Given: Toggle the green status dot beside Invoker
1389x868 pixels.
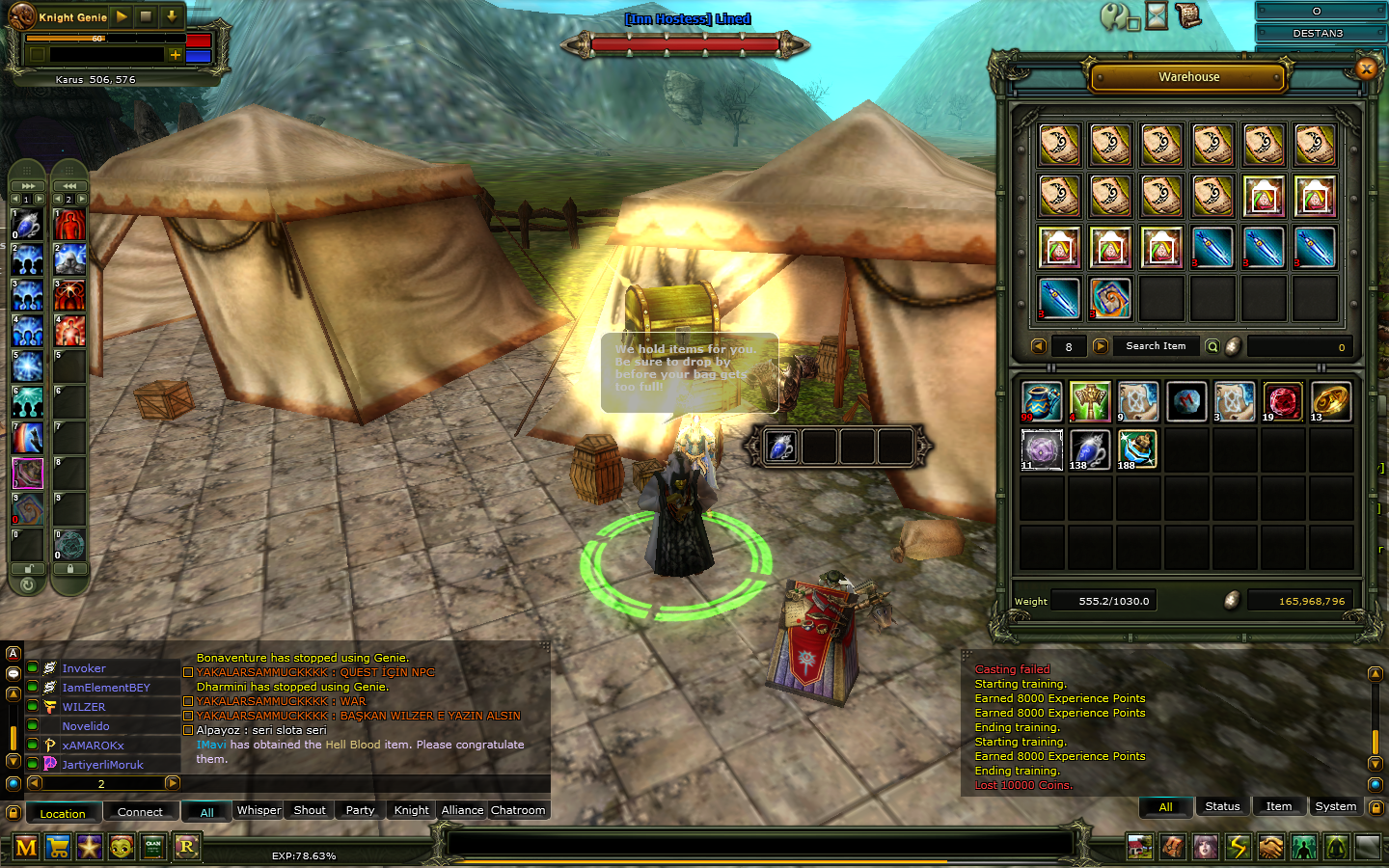Looking at the screenshot, I should tap(34, 667).
